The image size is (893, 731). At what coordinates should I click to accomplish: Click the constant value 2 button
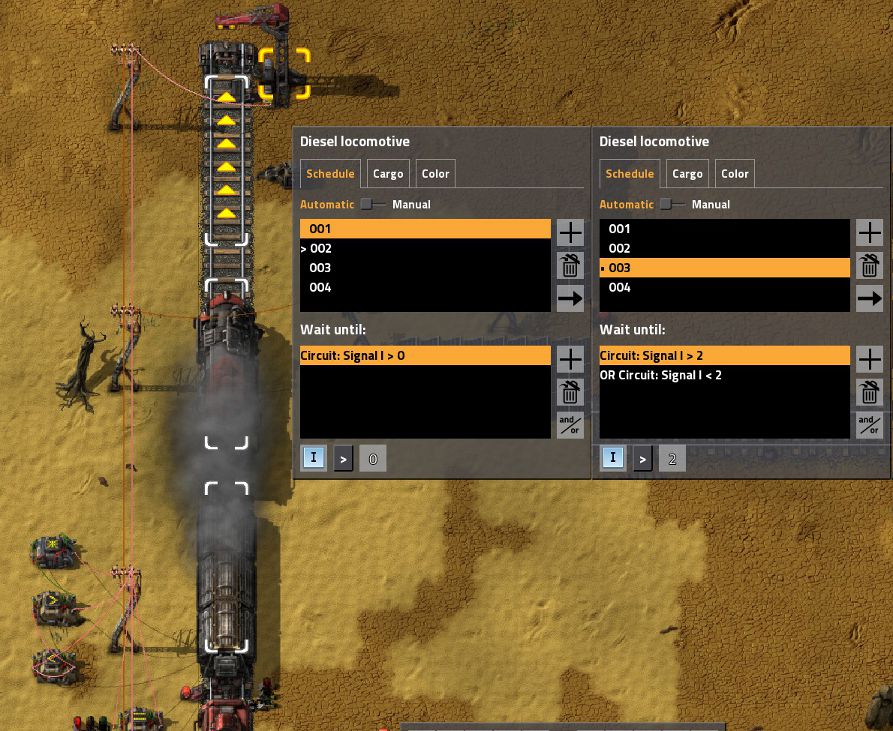coord(672,459)
